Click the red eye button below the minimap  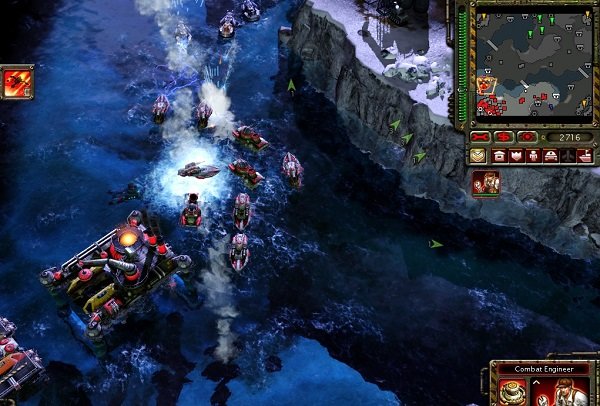[525, 137]
